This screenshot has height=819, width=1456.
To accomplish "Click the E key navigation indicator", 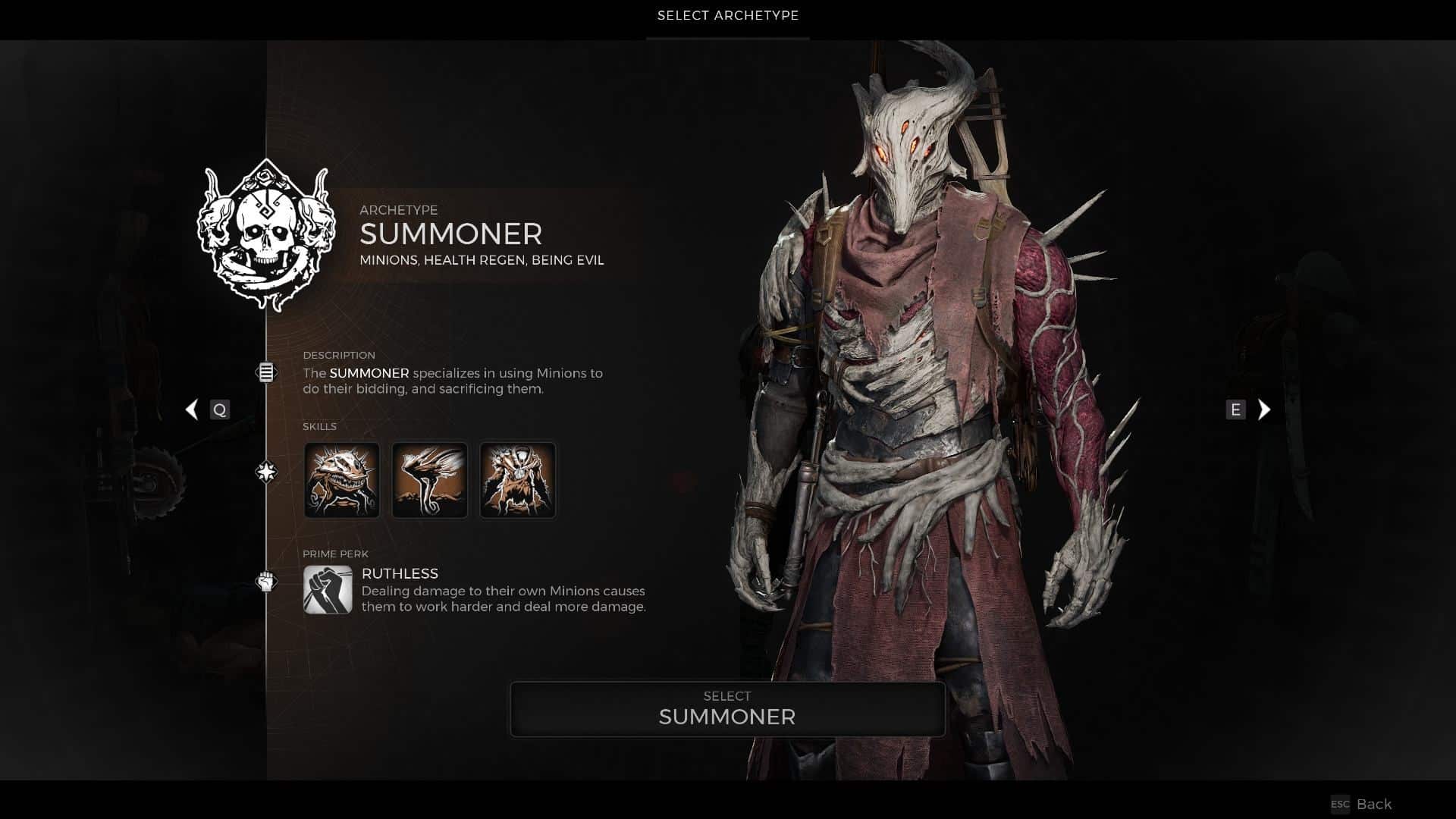I will (x=1236, y=409).
